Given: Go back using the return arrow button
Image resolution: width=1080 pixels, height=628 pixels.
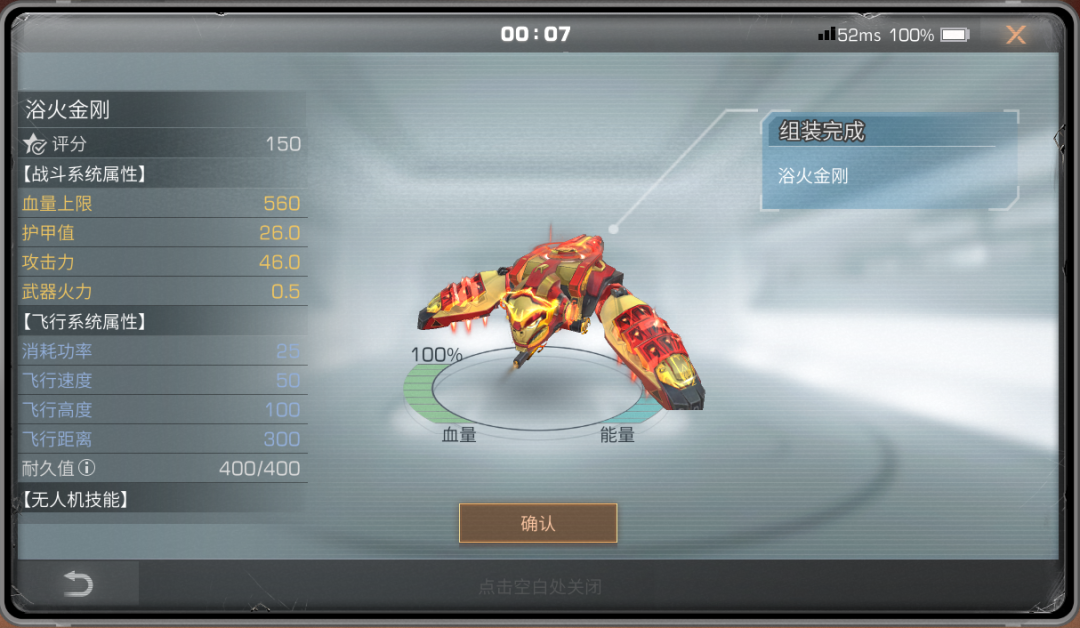Looking at the screenshot, I should pos(78,584).
